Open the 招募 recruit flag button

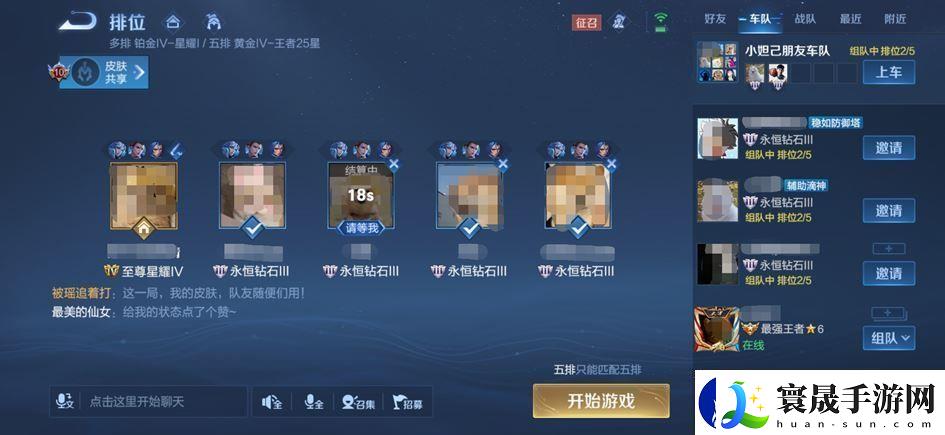[x=407, y=402]
